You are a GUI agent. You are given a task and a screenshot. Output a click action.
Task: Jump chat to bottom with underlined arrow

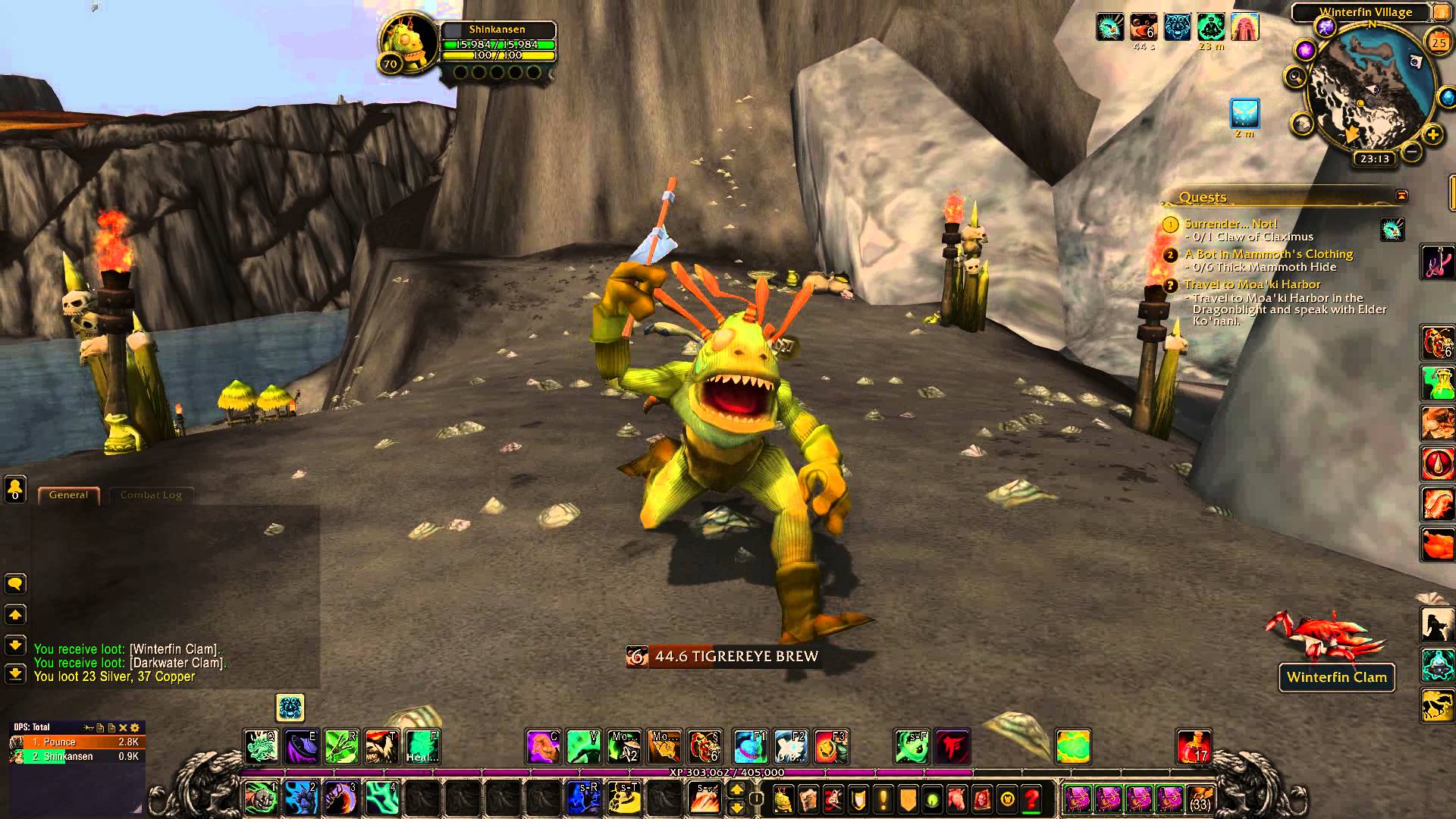pos(15,673)
